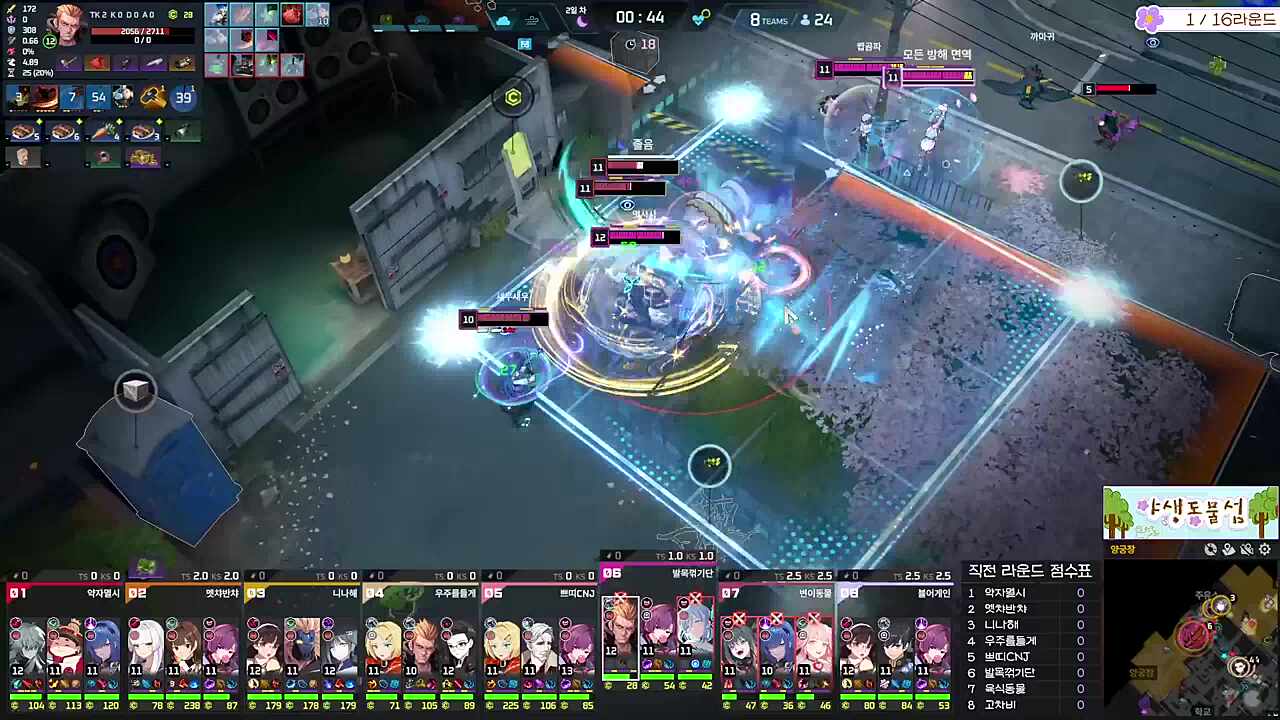
Task: Toggle the alert mute icon above the minimap
Action: pos(1246,549)
